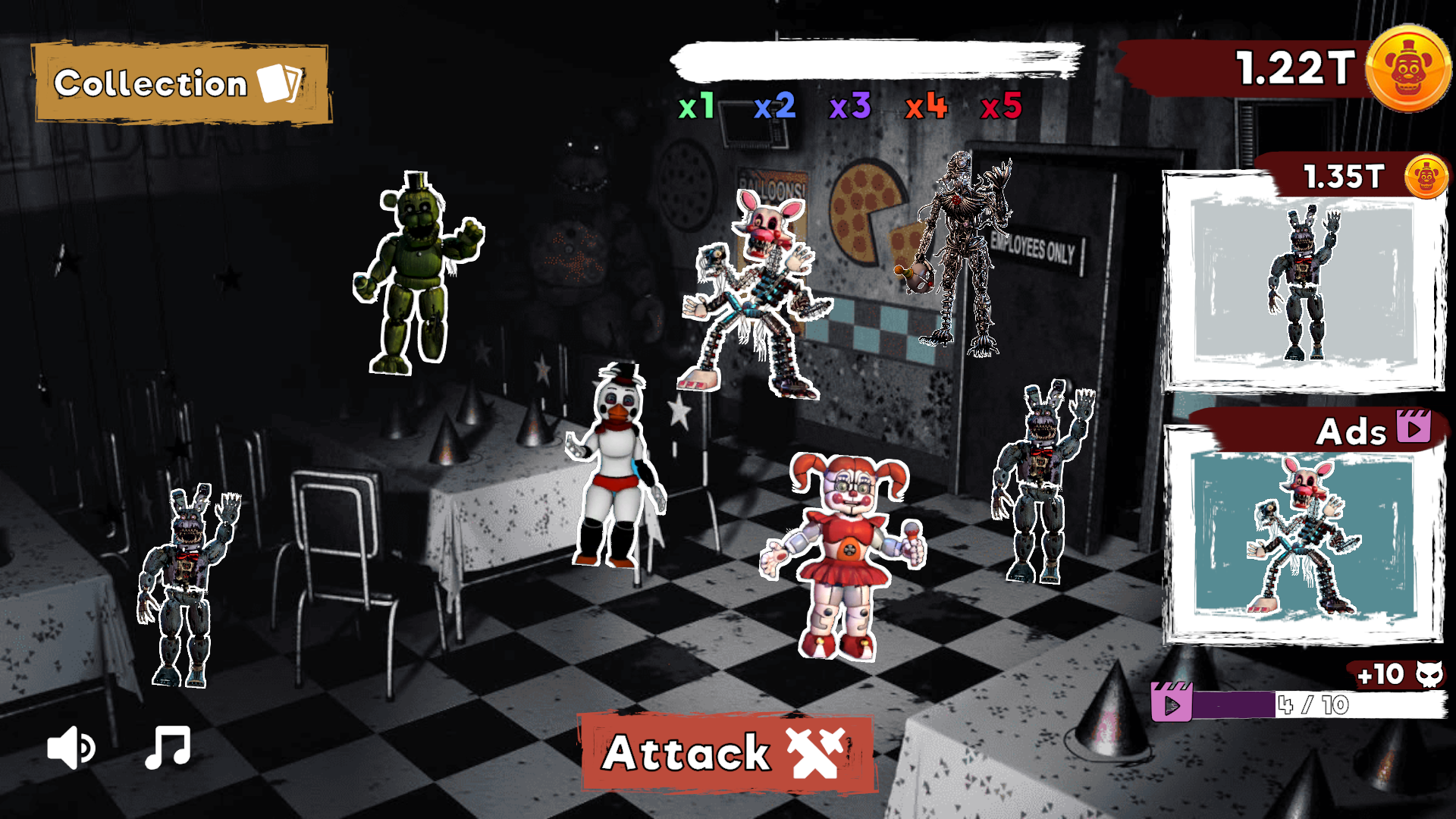Choose the x2 multiplier
Screen dimensions: 1456x819
(773, 107)
